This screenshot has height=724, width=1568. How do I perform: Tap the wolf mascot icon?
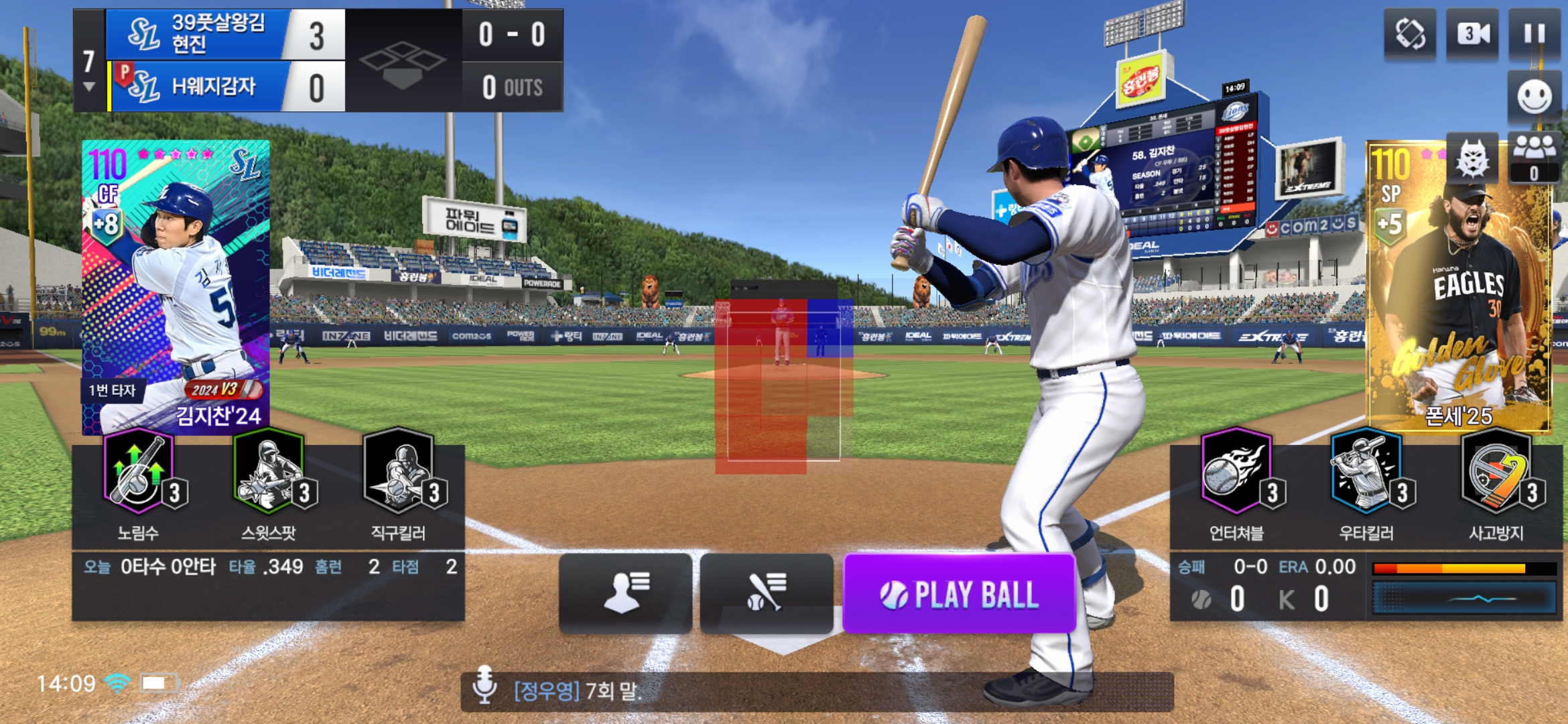coord(1472,160)
